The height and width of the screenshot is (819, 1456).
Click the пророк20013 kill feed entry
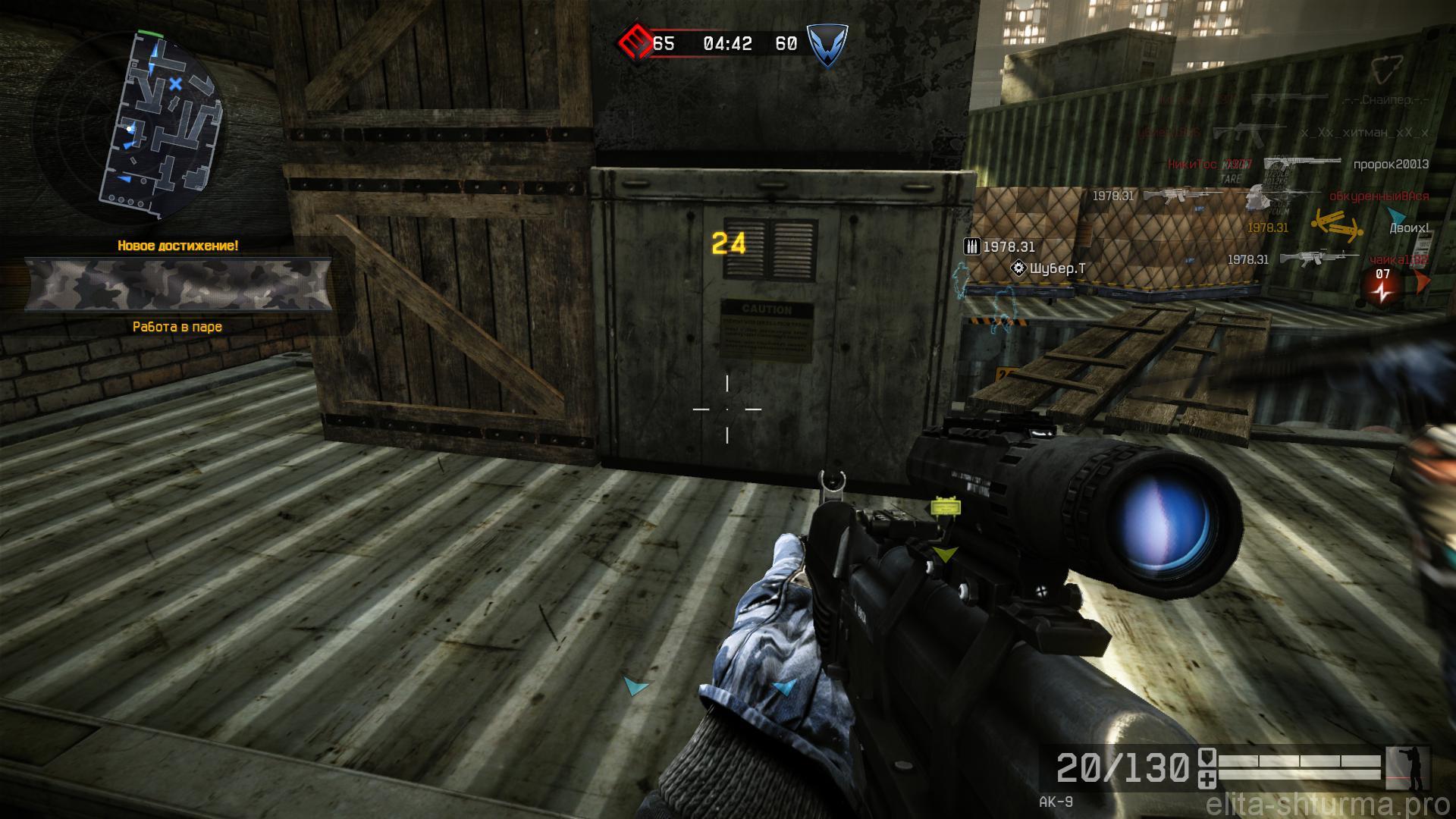pos(1391,164)
